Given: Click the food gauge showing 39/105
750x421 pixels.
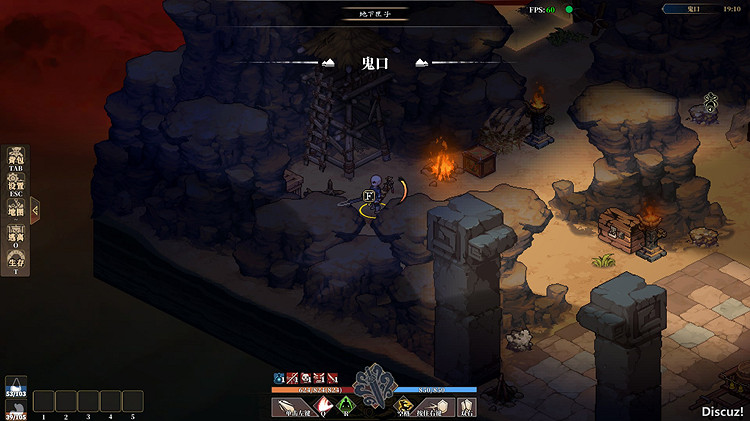Looking at the screenshot, I should point(15,409).
